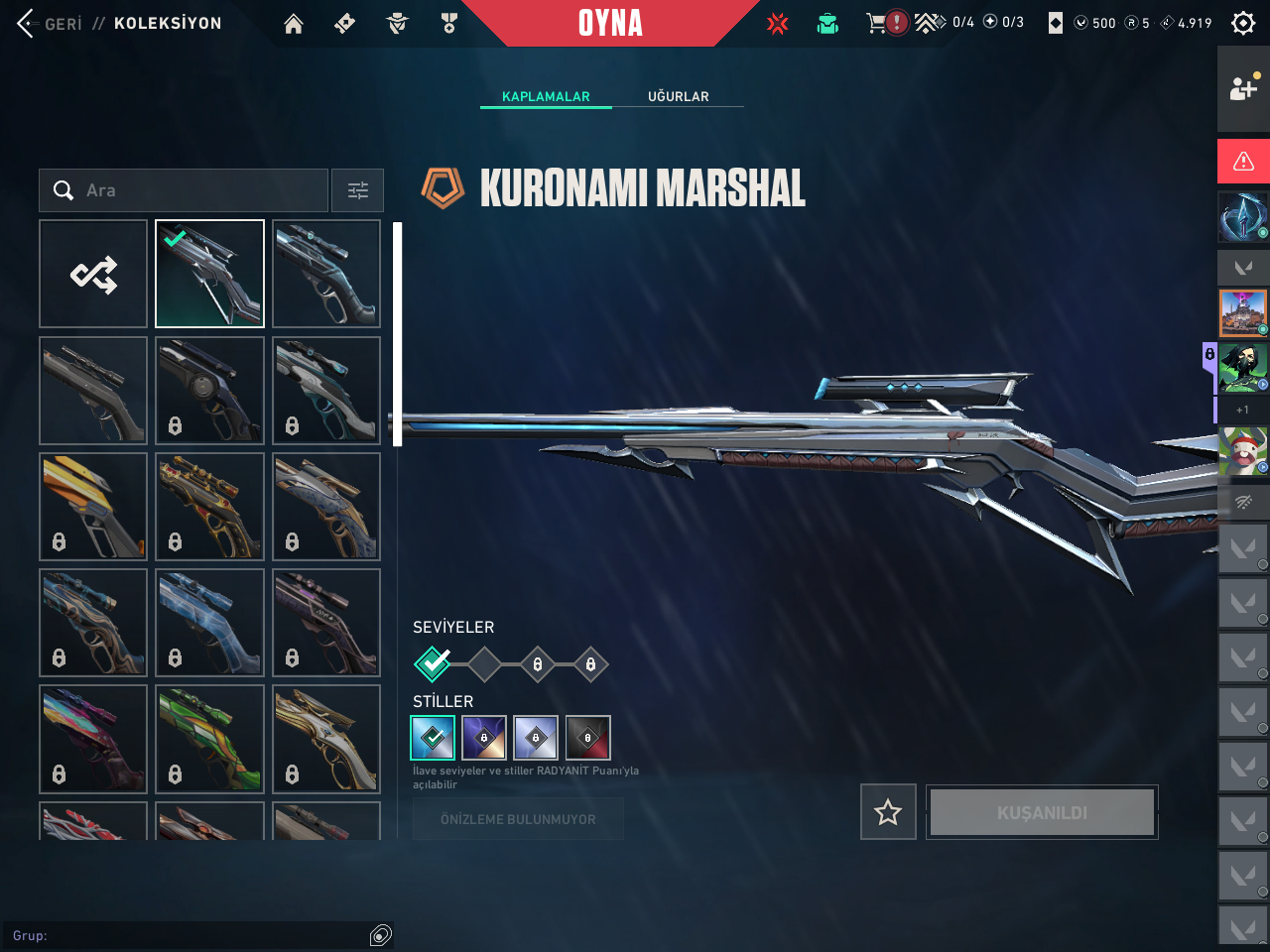
Task: Switch to the UĞURLAR tab
Action: tap(679, 96)
